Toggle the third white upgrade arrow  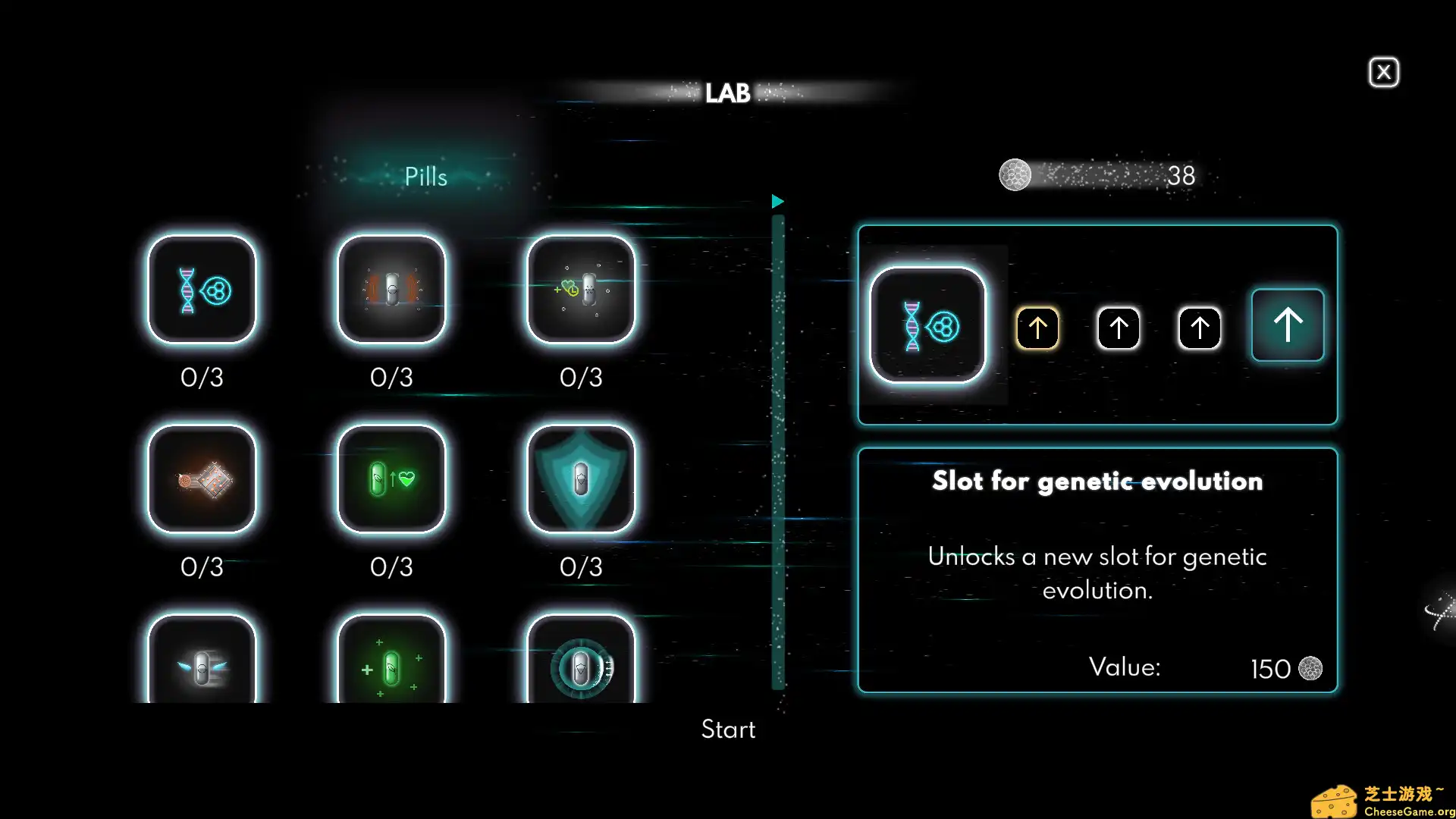[1198, 326]
